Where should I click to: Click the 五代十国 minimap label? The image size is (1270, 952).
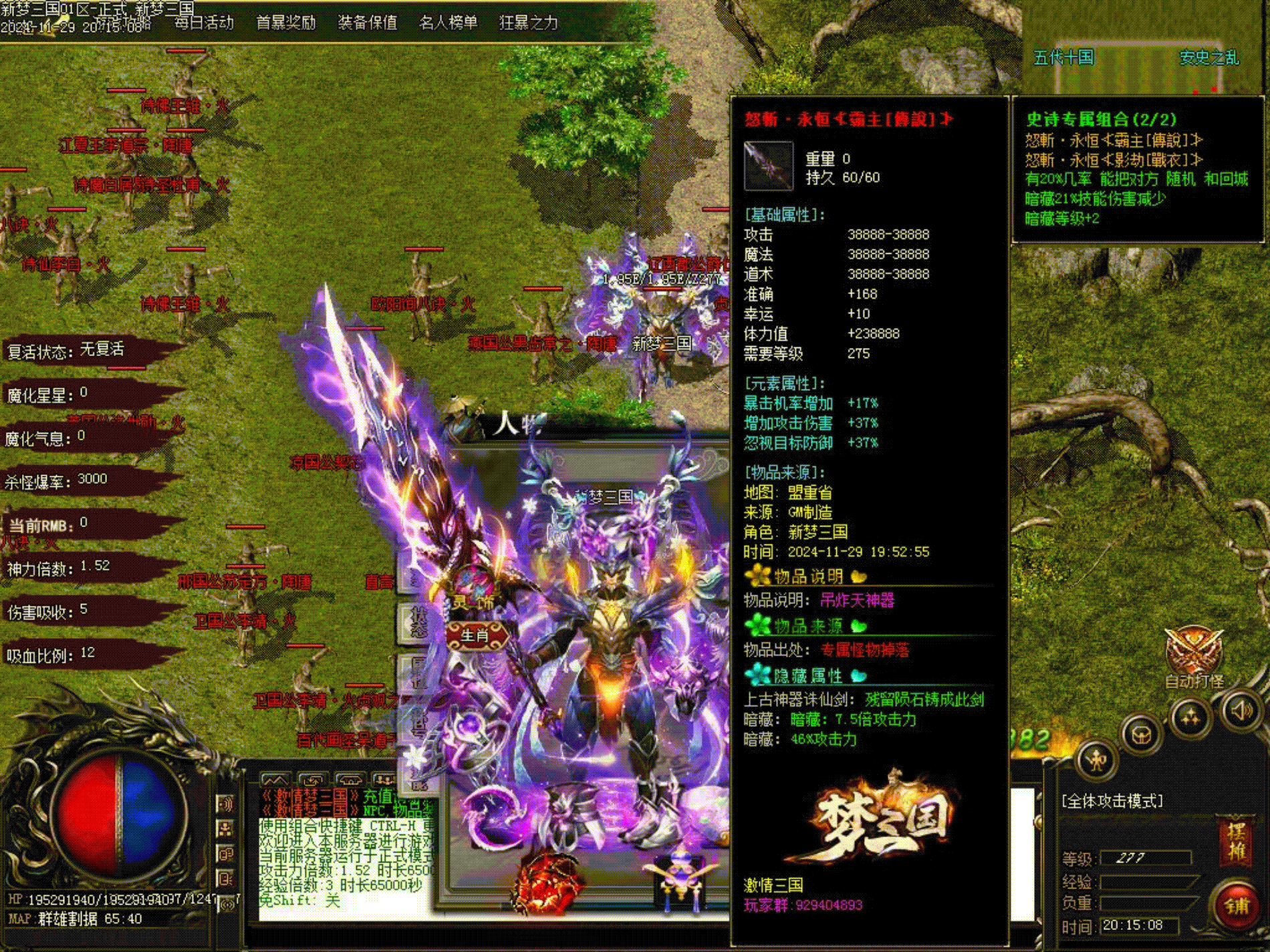coord(1063,57)
